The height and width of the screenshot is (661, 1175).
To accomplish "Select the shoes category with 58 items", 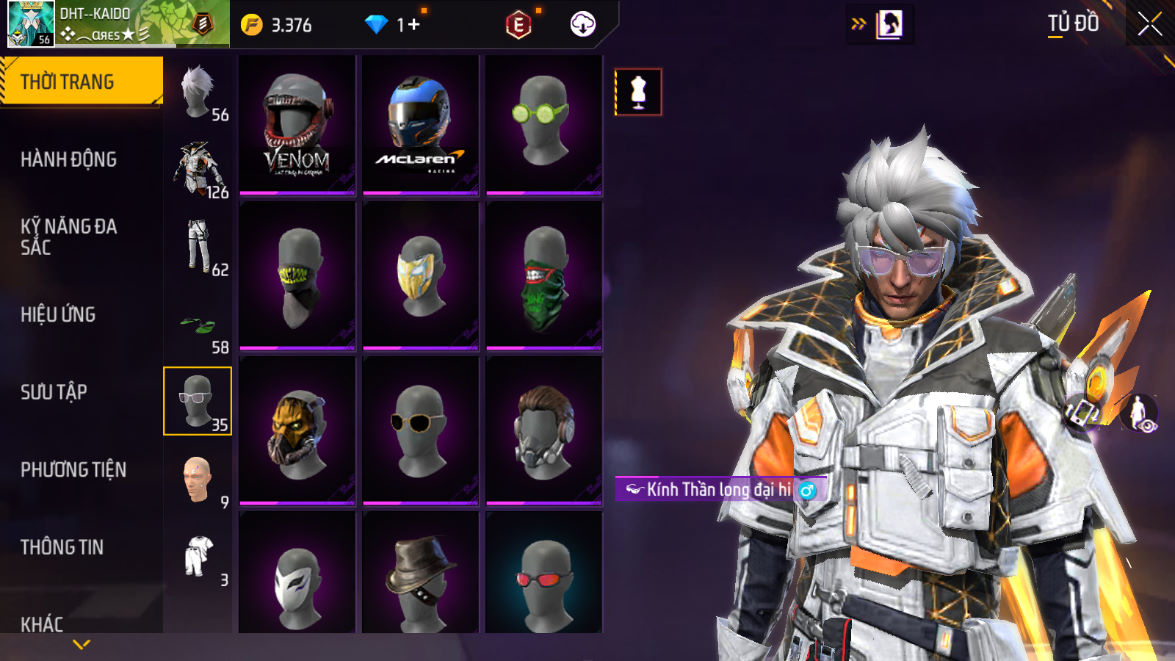I will pos(198,325).
